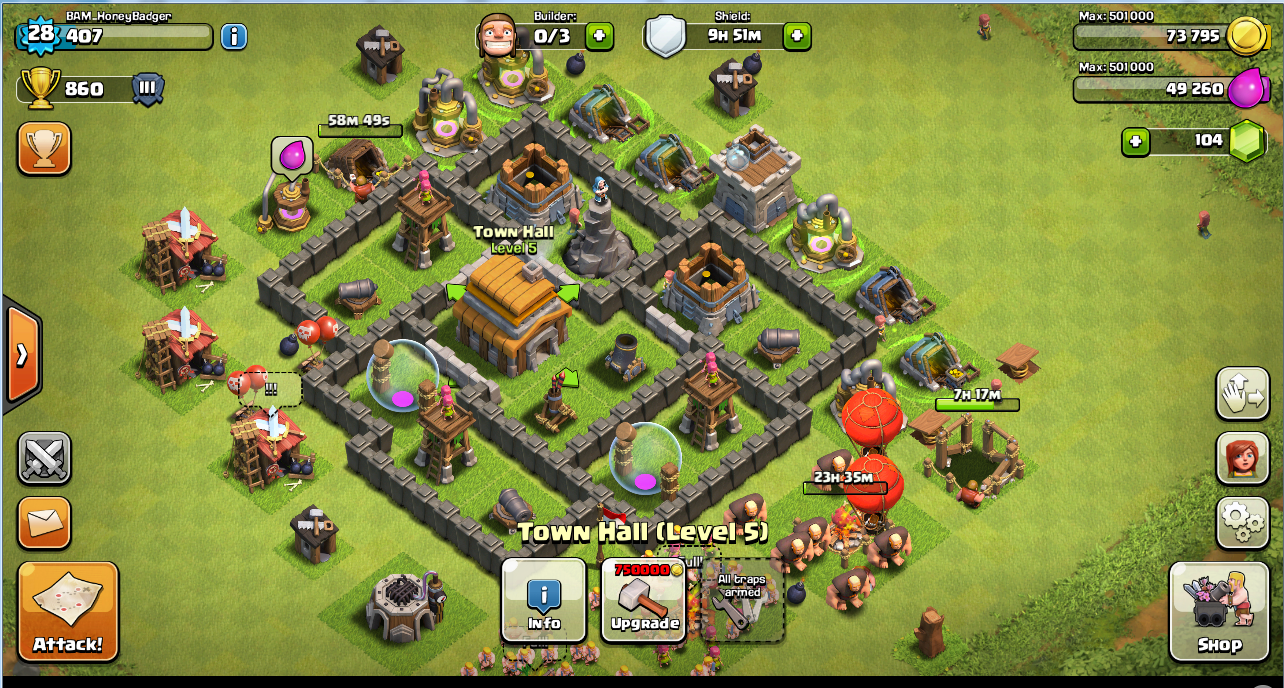The width and height of the screenshot is (1284, 688).
Task: Collect elixir from the pink drop bubble
Action: coord(292,155)
